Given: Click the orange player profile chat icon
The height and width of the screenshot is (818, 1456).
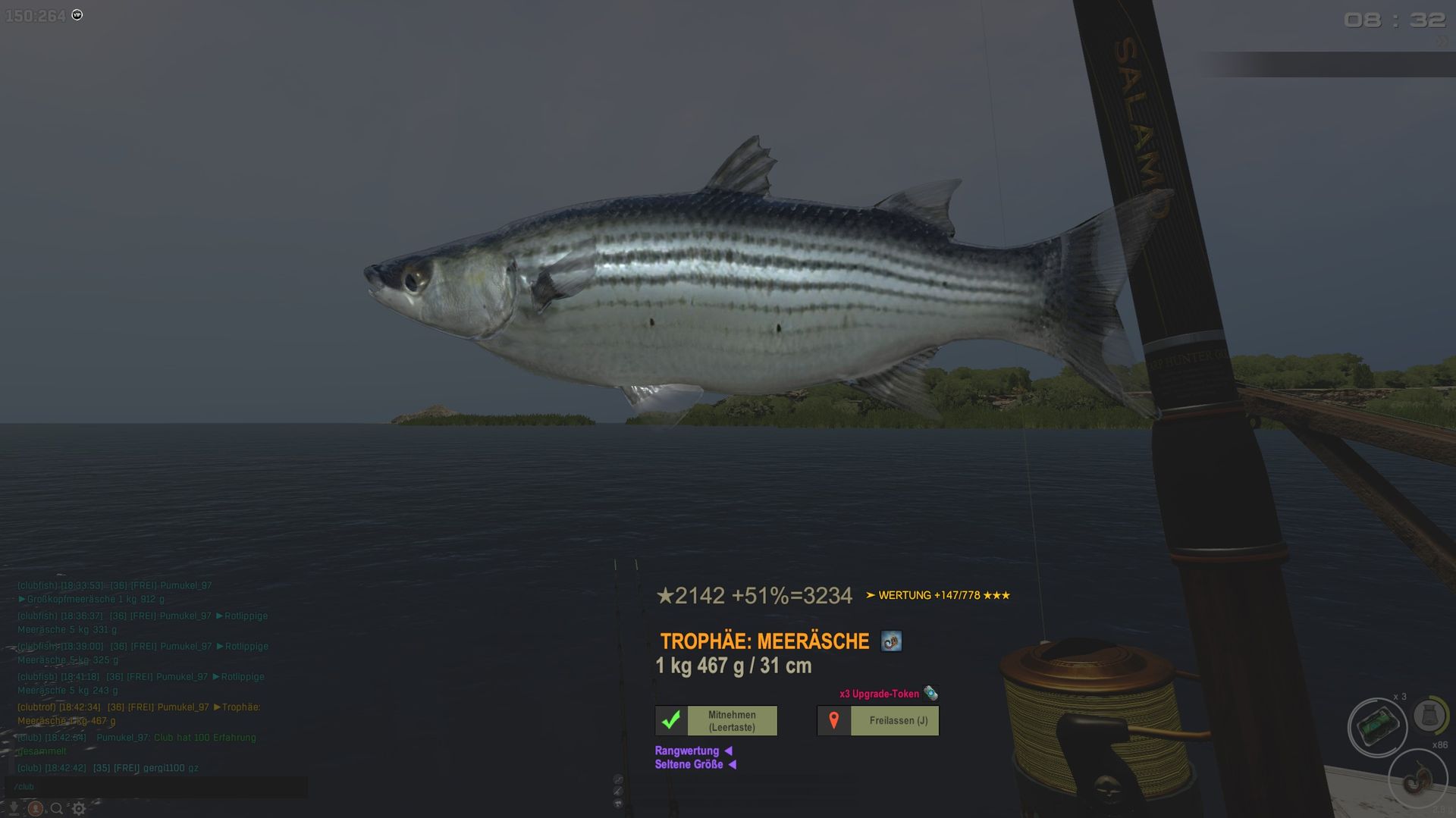Looking at the screenshot, I should (35, 808).
